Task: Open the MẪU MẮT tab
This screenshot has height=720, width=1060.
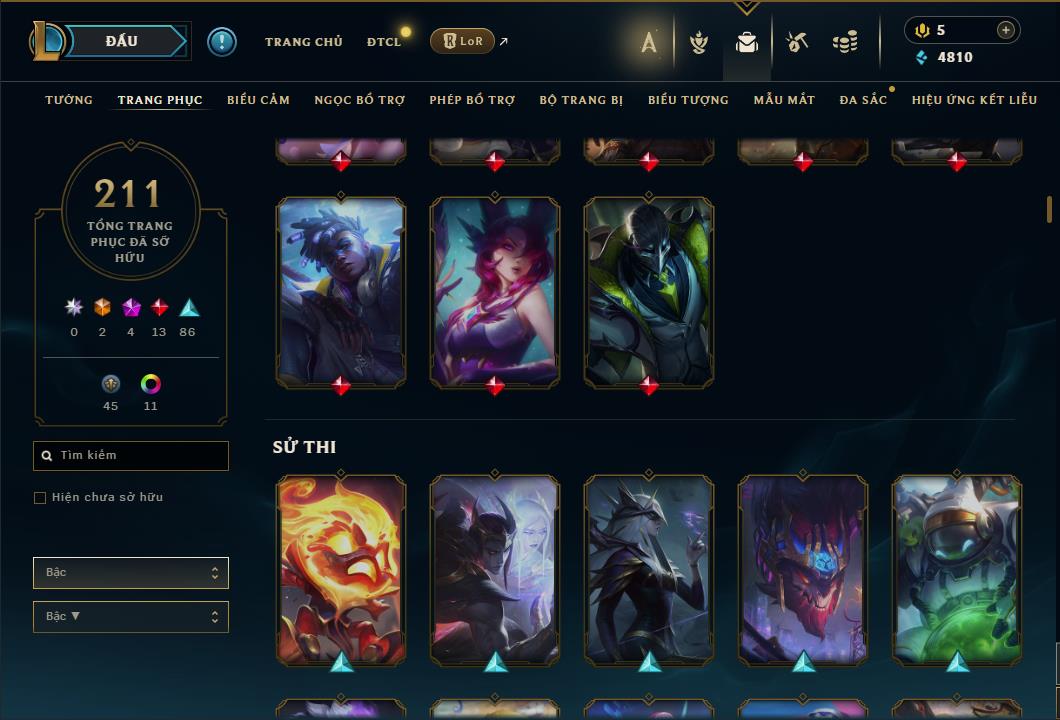Action: tap(784, 100)
